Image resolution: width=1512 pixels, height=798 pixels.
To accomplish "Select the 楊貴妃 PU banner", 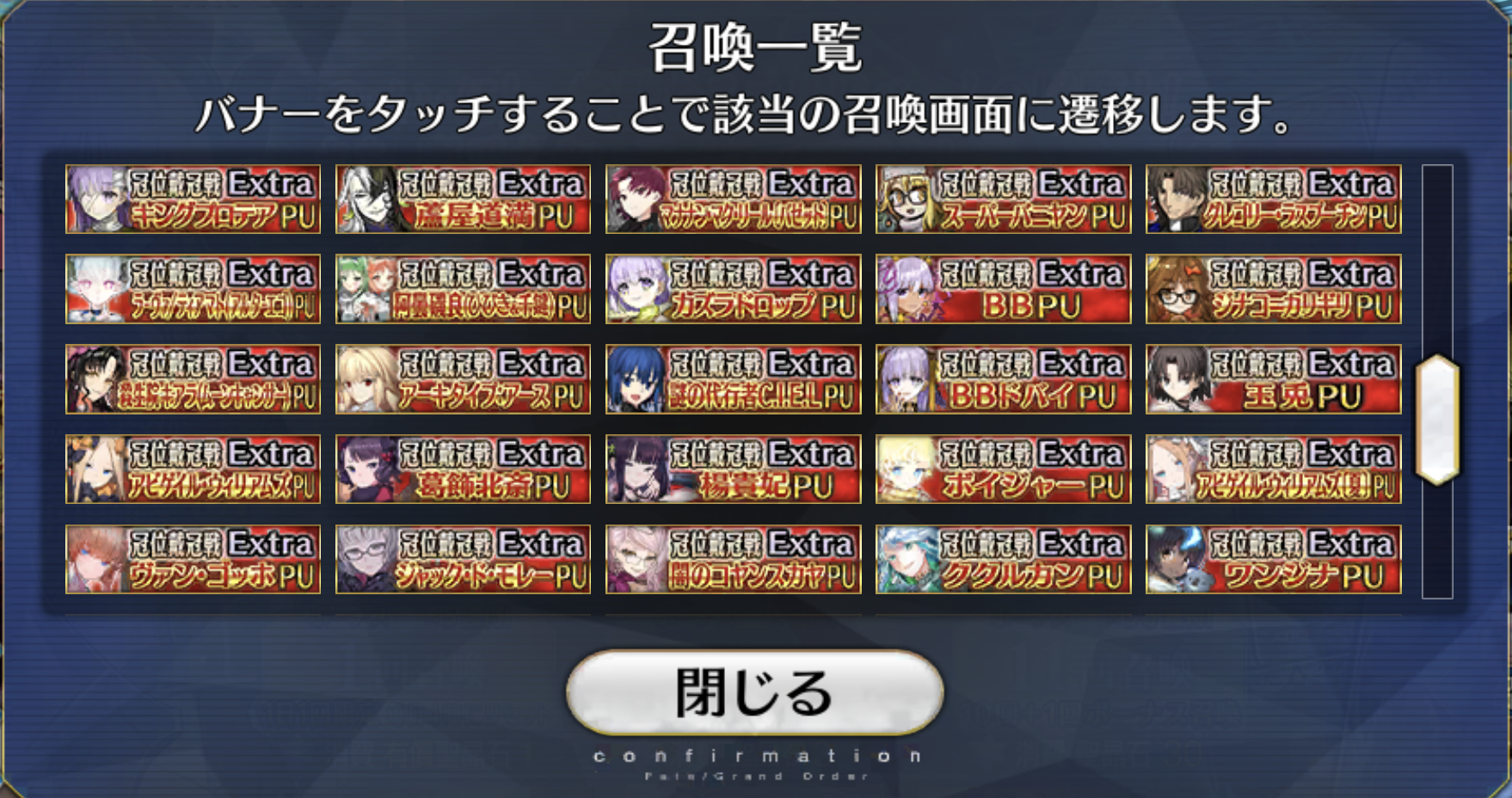I will pos(733,470).
